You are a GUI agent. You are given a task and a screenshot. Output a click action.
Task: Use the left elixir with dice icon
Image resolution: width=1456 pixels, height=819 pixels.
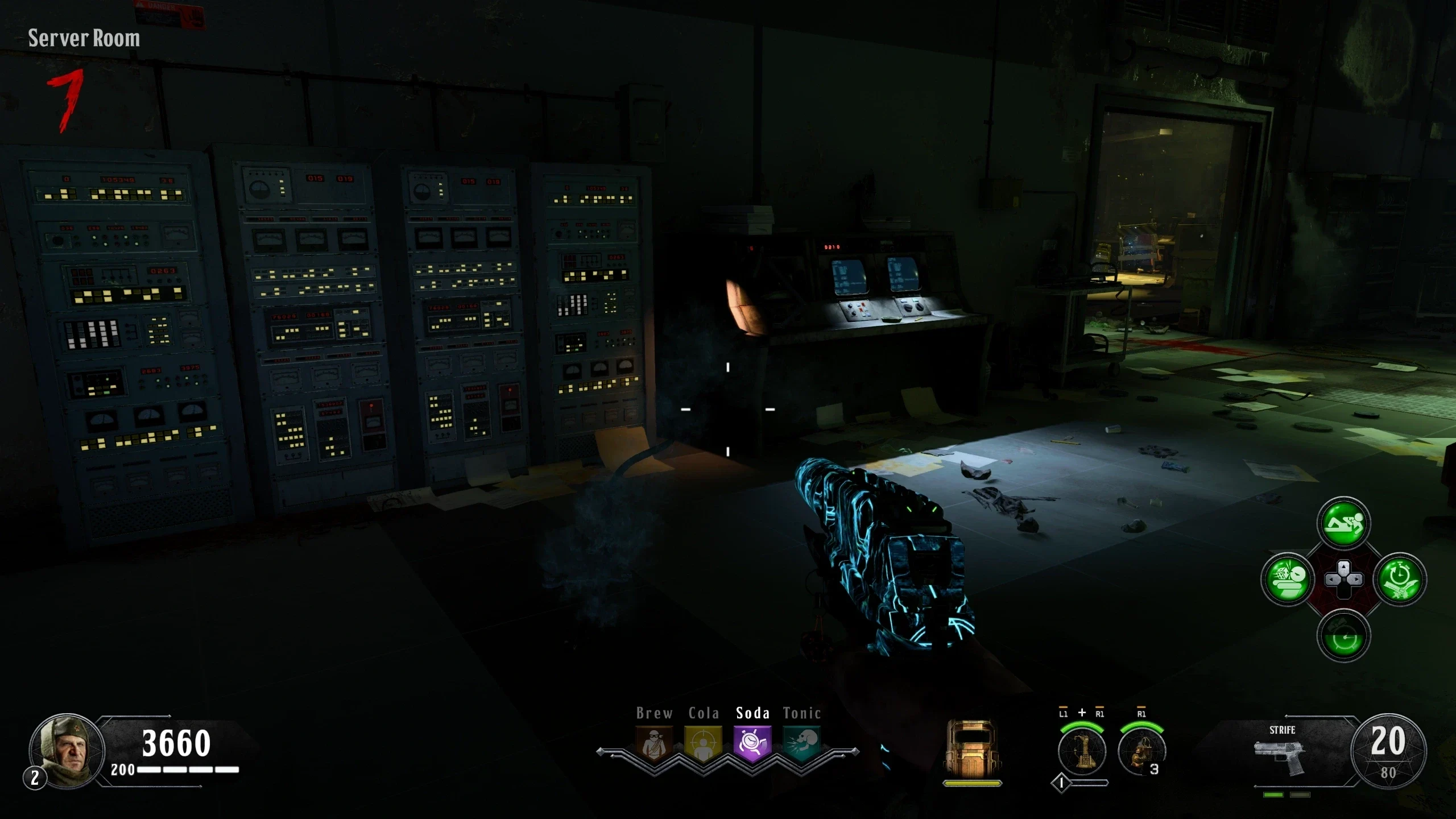pyautogui.click(x=1288, y=580)
